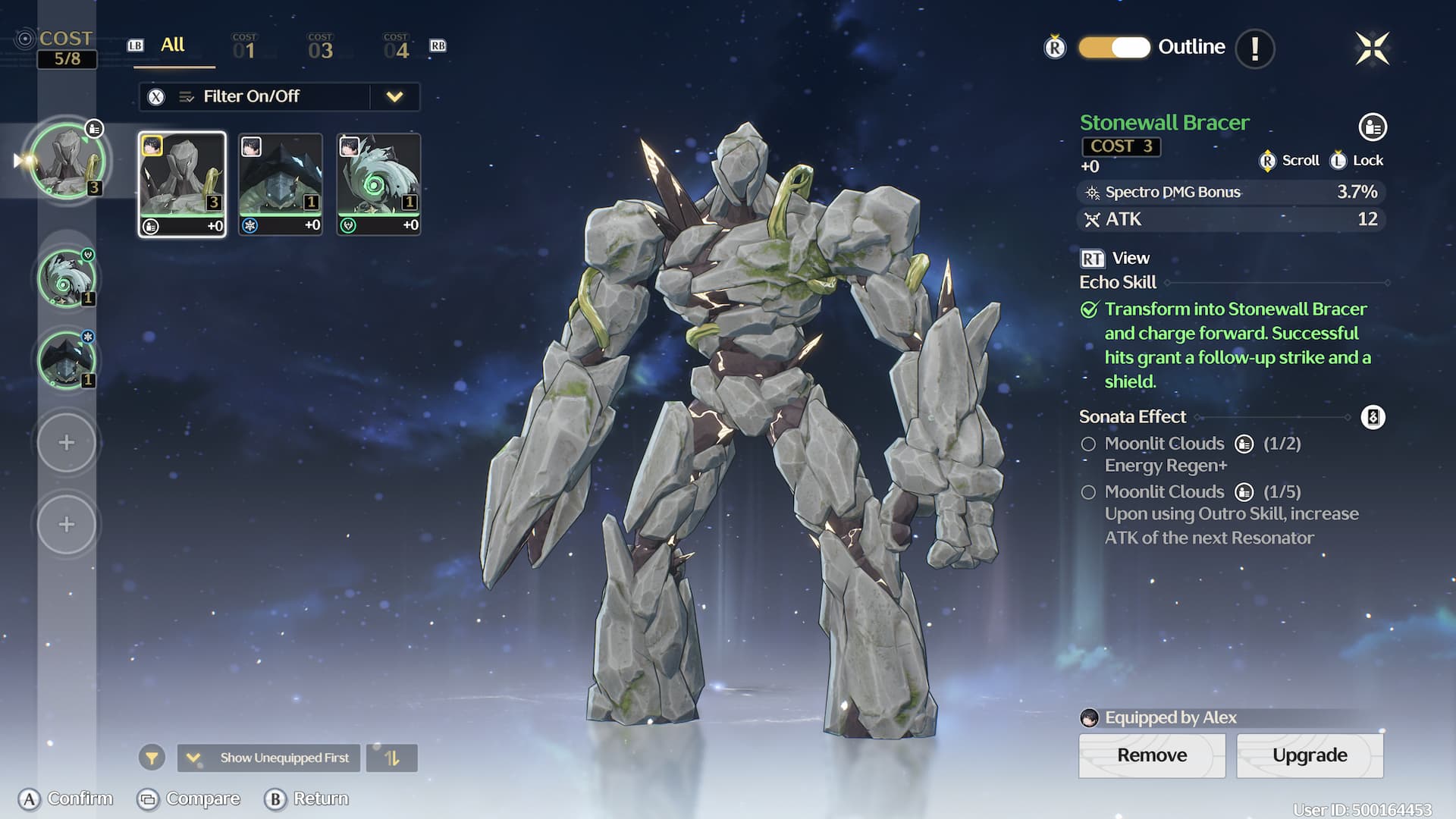This screenshot has width=1456, height=819.
Task: Close the echo menu with the X
Action: pos(1372,49)
